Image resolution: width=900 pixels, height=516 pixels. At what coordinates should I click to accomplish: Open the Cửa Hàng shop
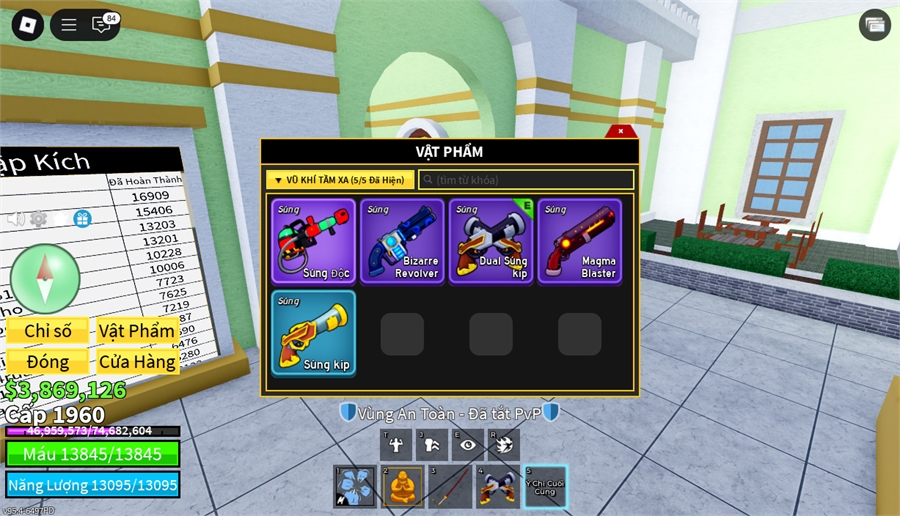click(x=138, y=361)
